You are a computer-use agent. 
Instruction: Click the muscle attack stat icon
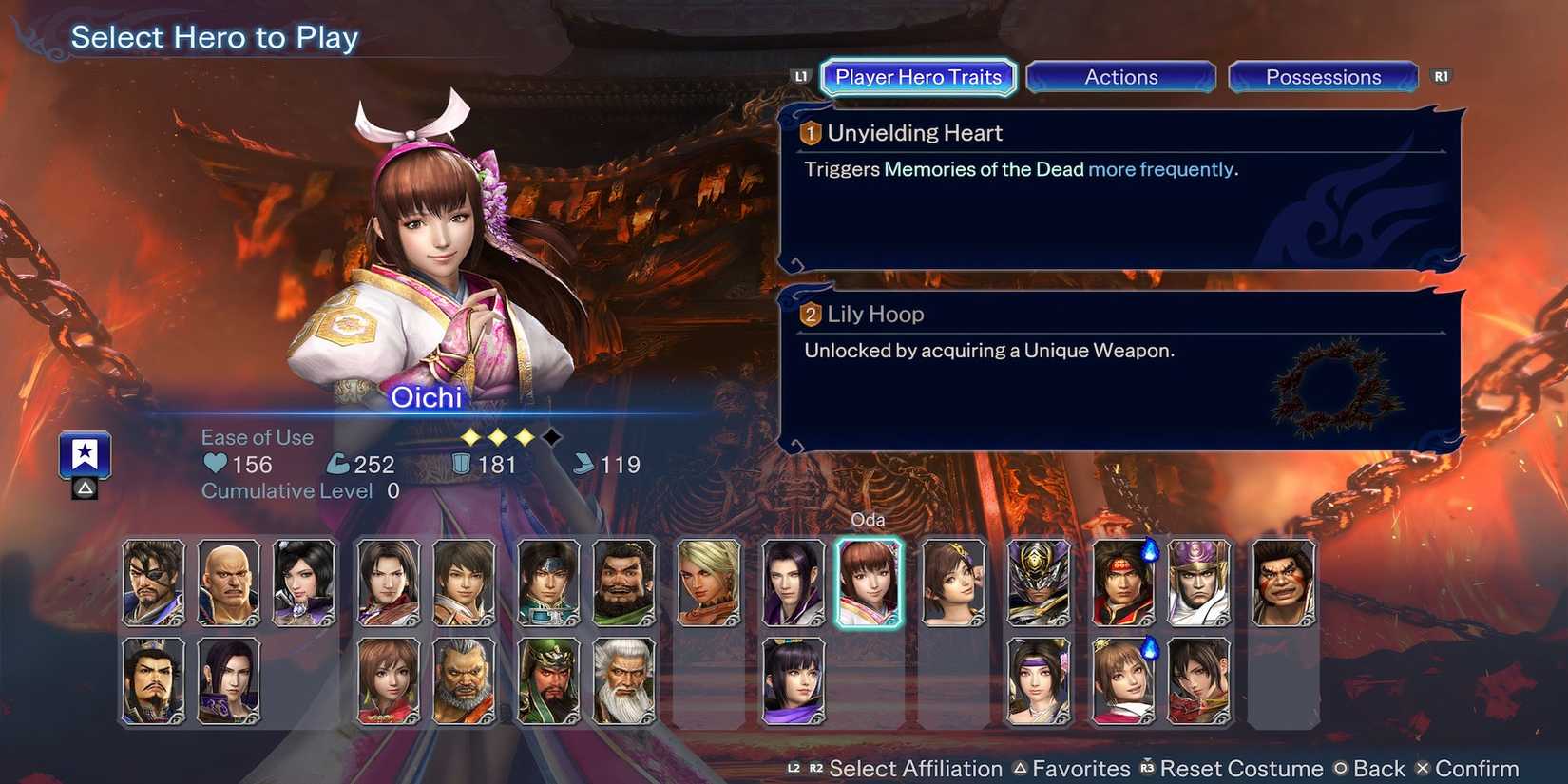coord(338,464)
